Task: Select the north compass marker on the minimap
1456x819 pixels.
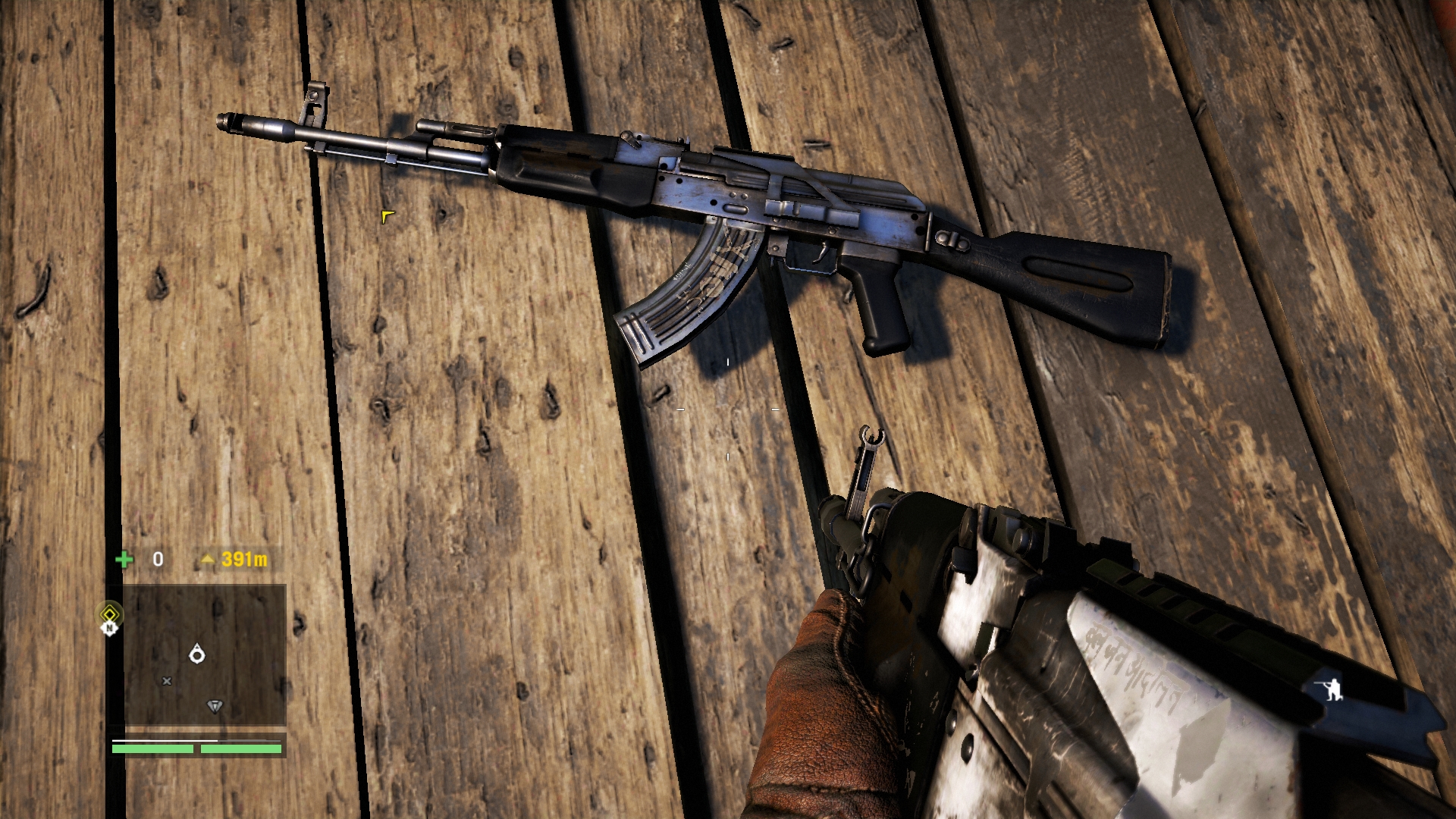Action: [x=110, y=628]
